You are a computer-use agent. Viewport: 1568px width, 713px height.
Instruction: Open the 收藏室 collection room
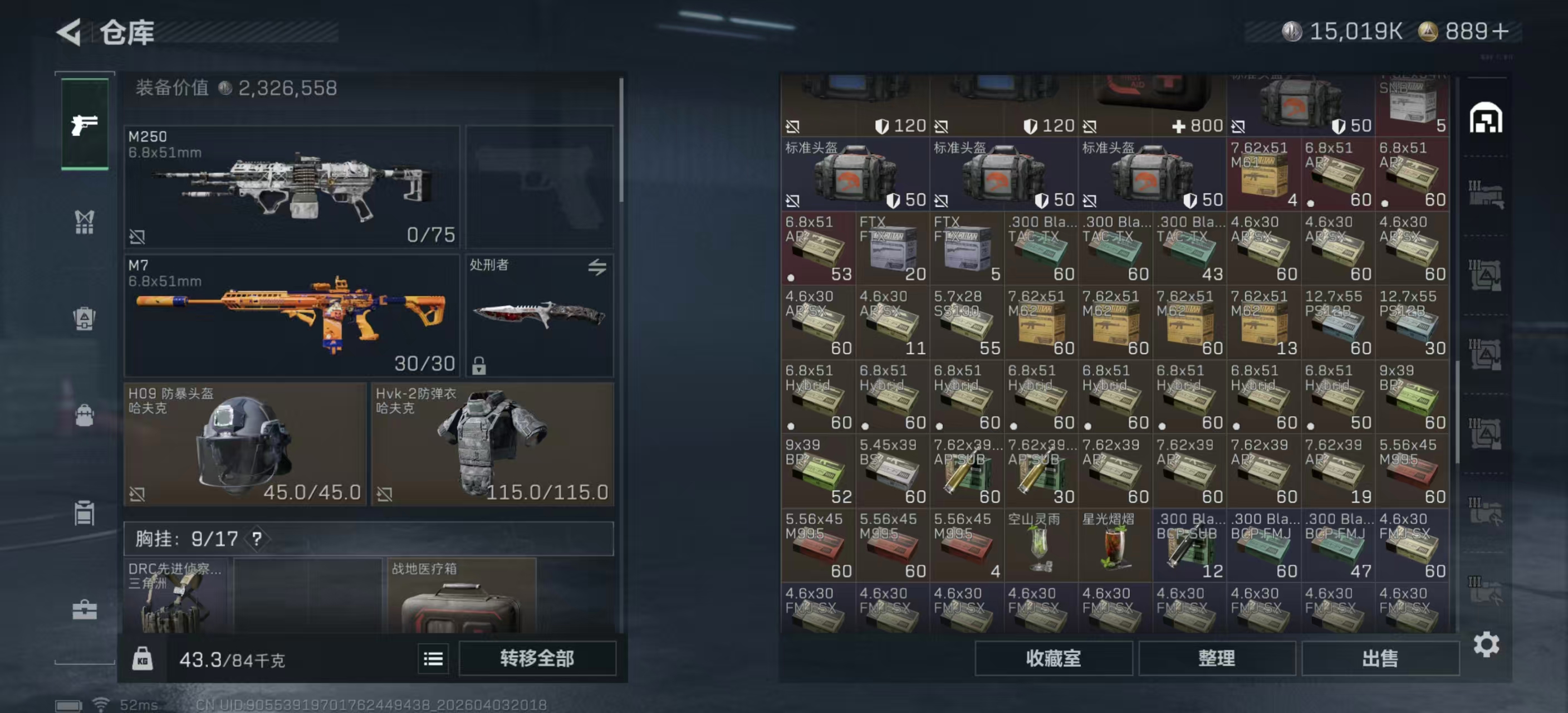tap(1053, 658)
